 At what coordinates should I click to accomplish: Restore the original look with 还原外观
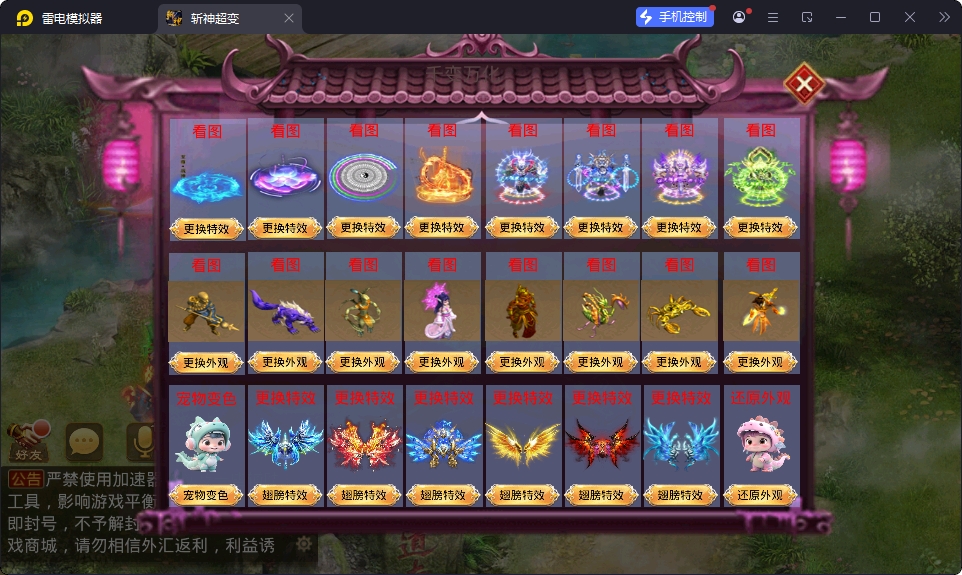[x=761, y=495]
